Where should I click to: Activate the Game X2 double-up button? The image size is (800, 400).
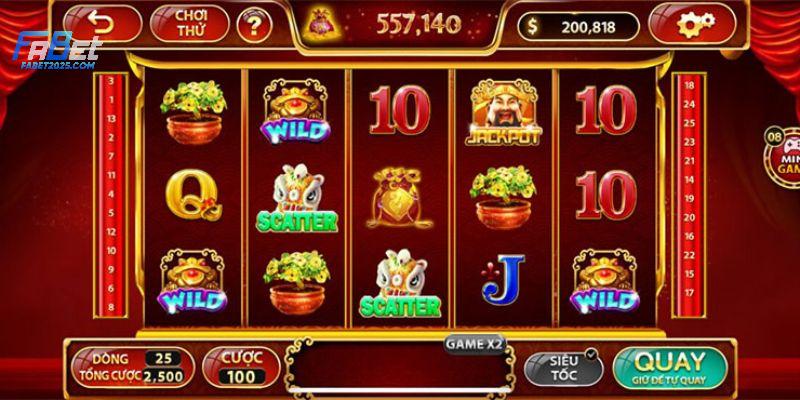pyautogui.click(x=475, y=342)
